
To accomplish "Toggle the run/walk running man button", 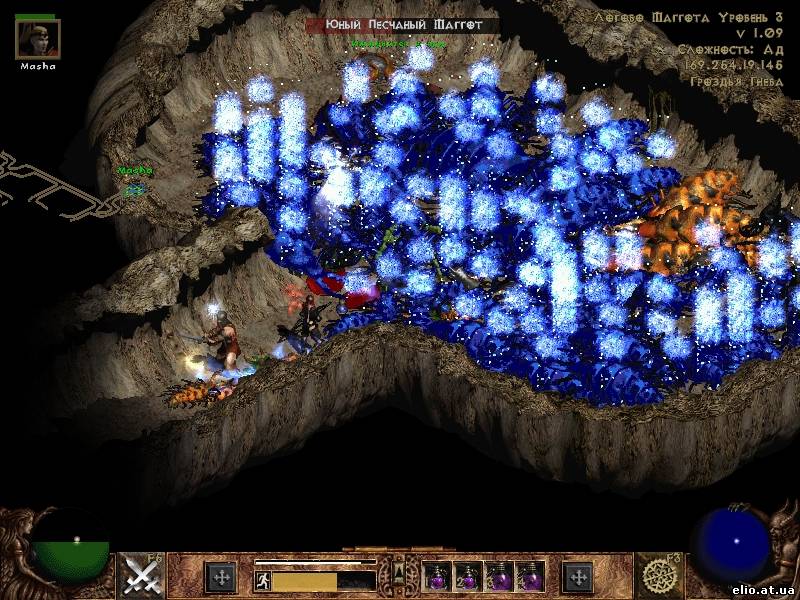I will [x=261, y=580].
